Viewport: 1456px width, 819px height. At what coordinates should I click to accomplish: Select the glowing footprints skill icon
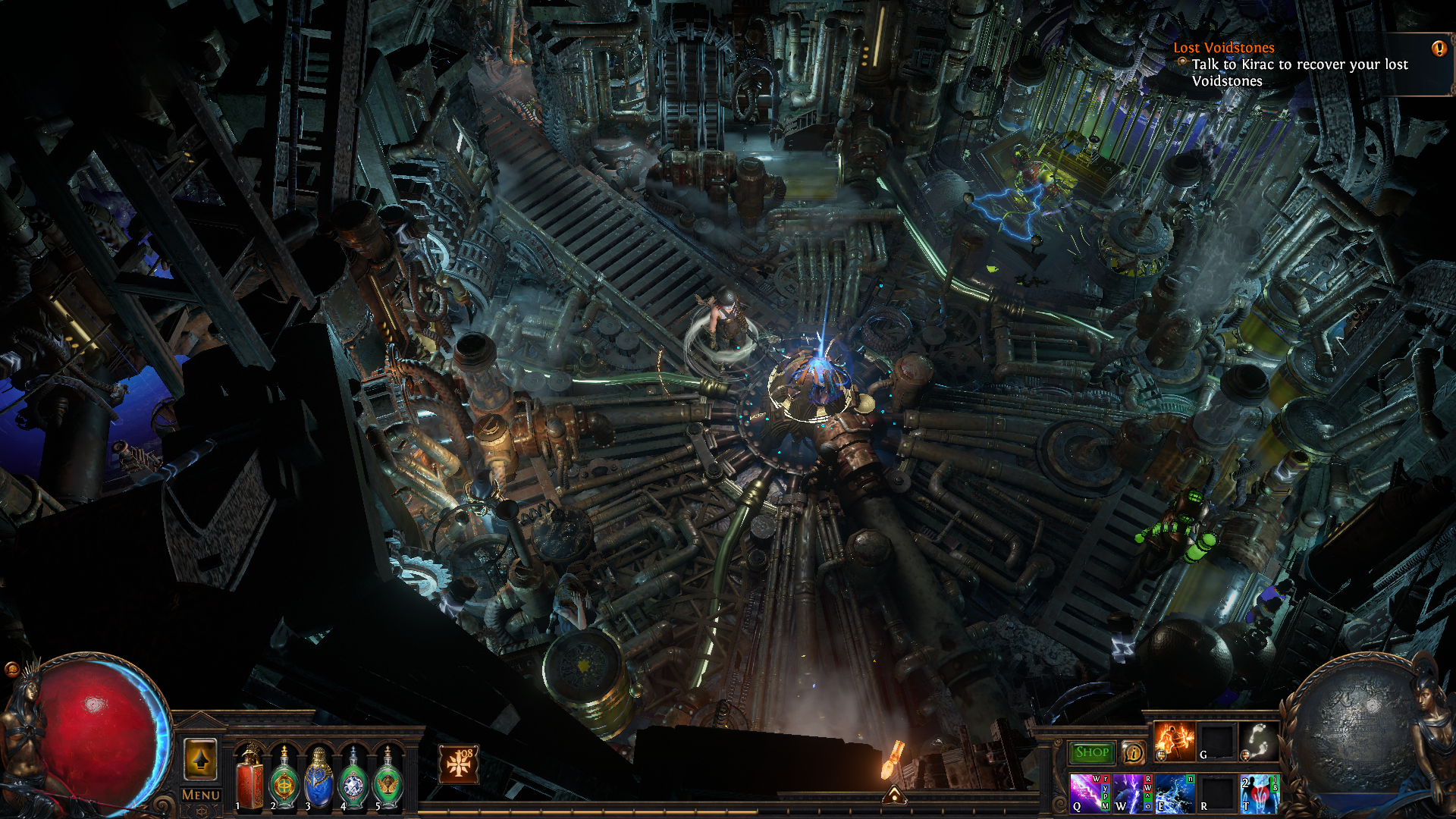coord(1259,741)
